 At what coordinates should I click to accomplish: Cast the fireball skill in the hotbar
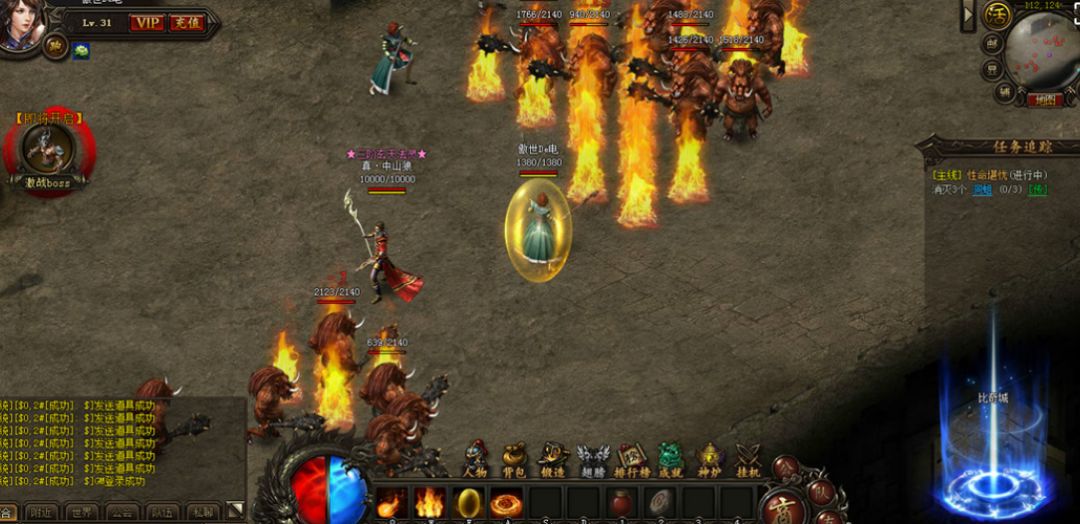tap(391, 502)
